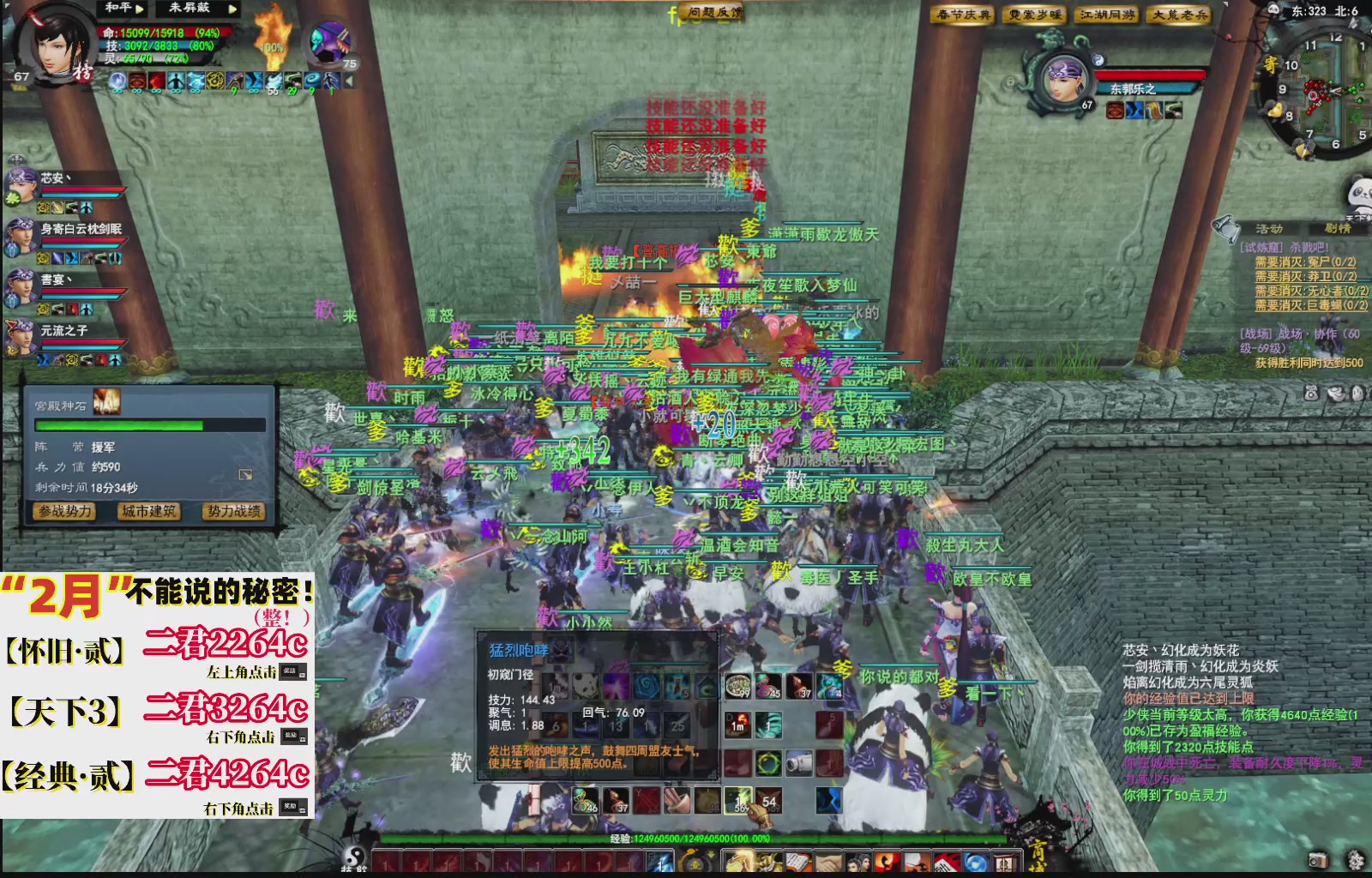Image resolution: width=1372 pixels, height=878 pixels.
Task: Open the 春节庆典 event banner at the top
Action: tap(963, 15)
